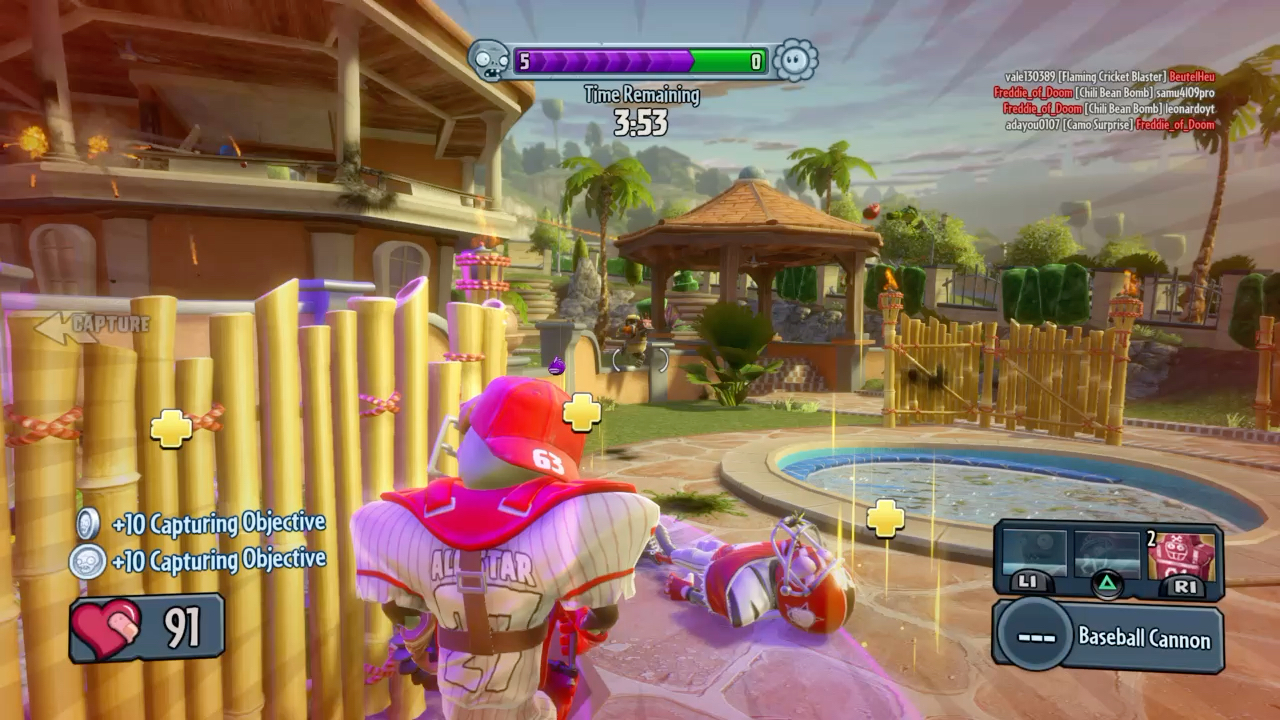1280x720 pixels.
Task: Open the adayou0107 Camo Surprise kill-feed entry
Action: click(x=1109, y=125)
